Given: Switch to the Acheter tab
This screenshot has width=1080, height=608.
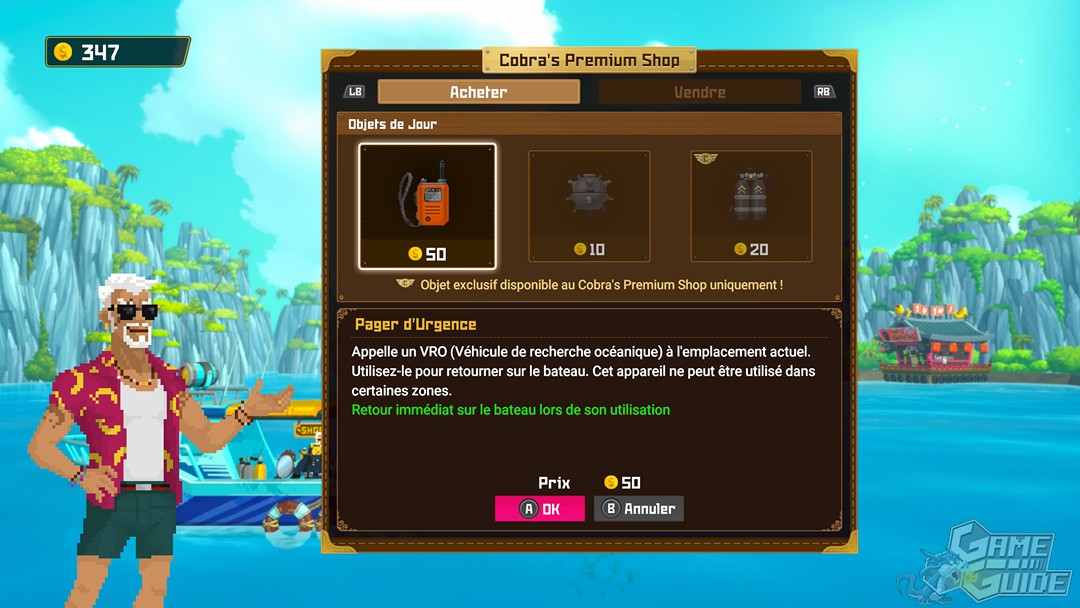Looking at the screenshot, I should pyautogui.click(x=478, y=92).
